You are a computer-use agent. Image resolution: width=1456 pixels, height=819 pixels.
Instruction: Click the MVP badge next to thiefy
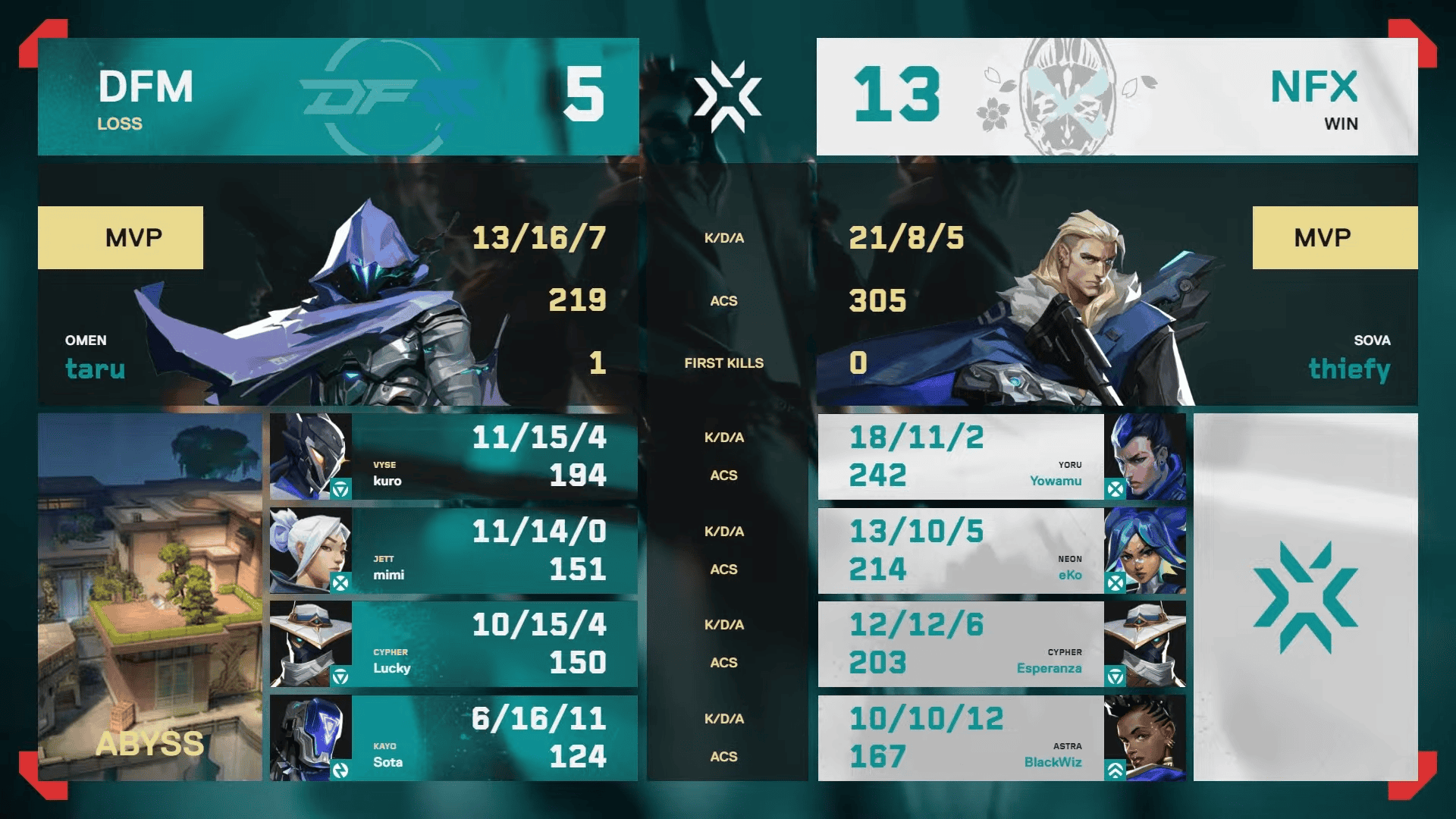pos(1334,237)
